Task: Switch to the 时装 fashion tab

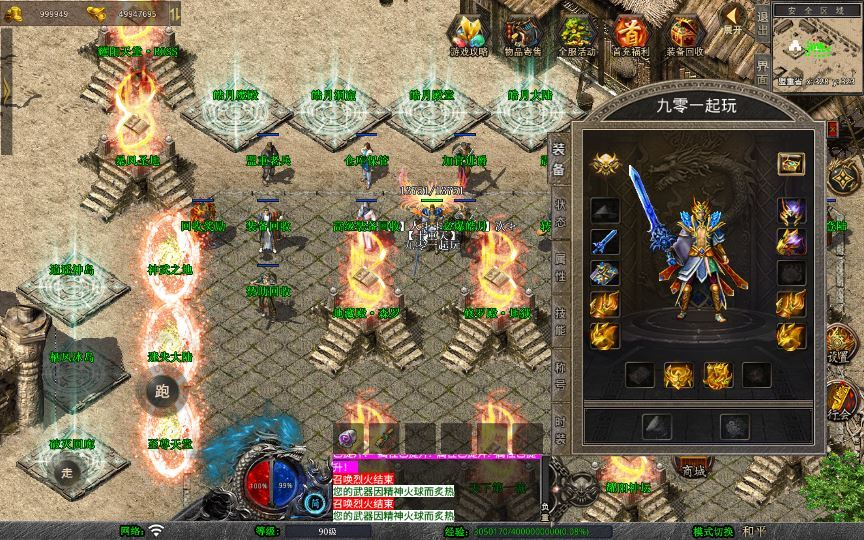Action: (x=560, y=428)
